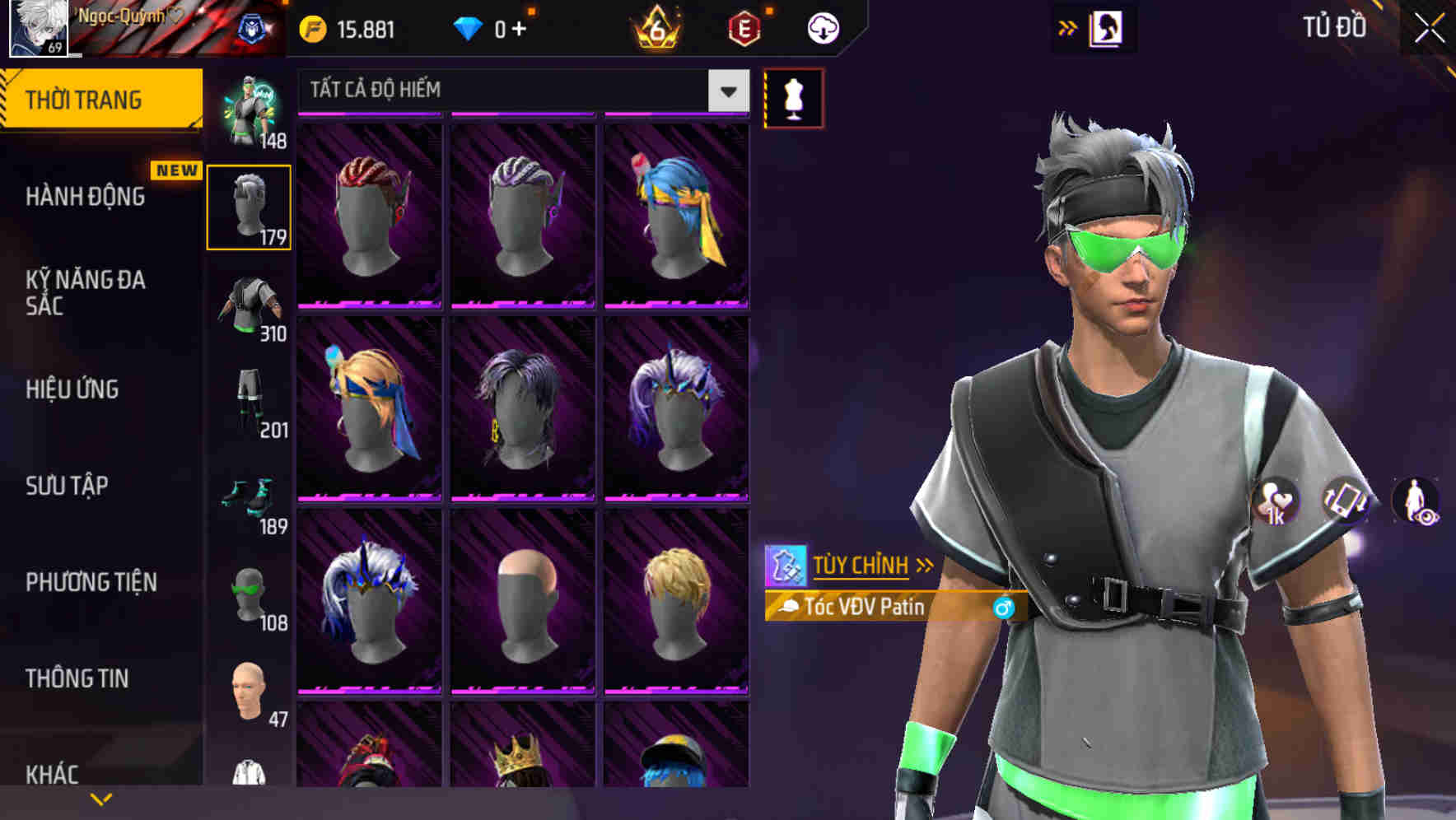Viewport: 1456px width, 820px height.
Task: Click the double-chevron next to the portrait icon
Action: pyautogui.click(x=1066, y=26)
